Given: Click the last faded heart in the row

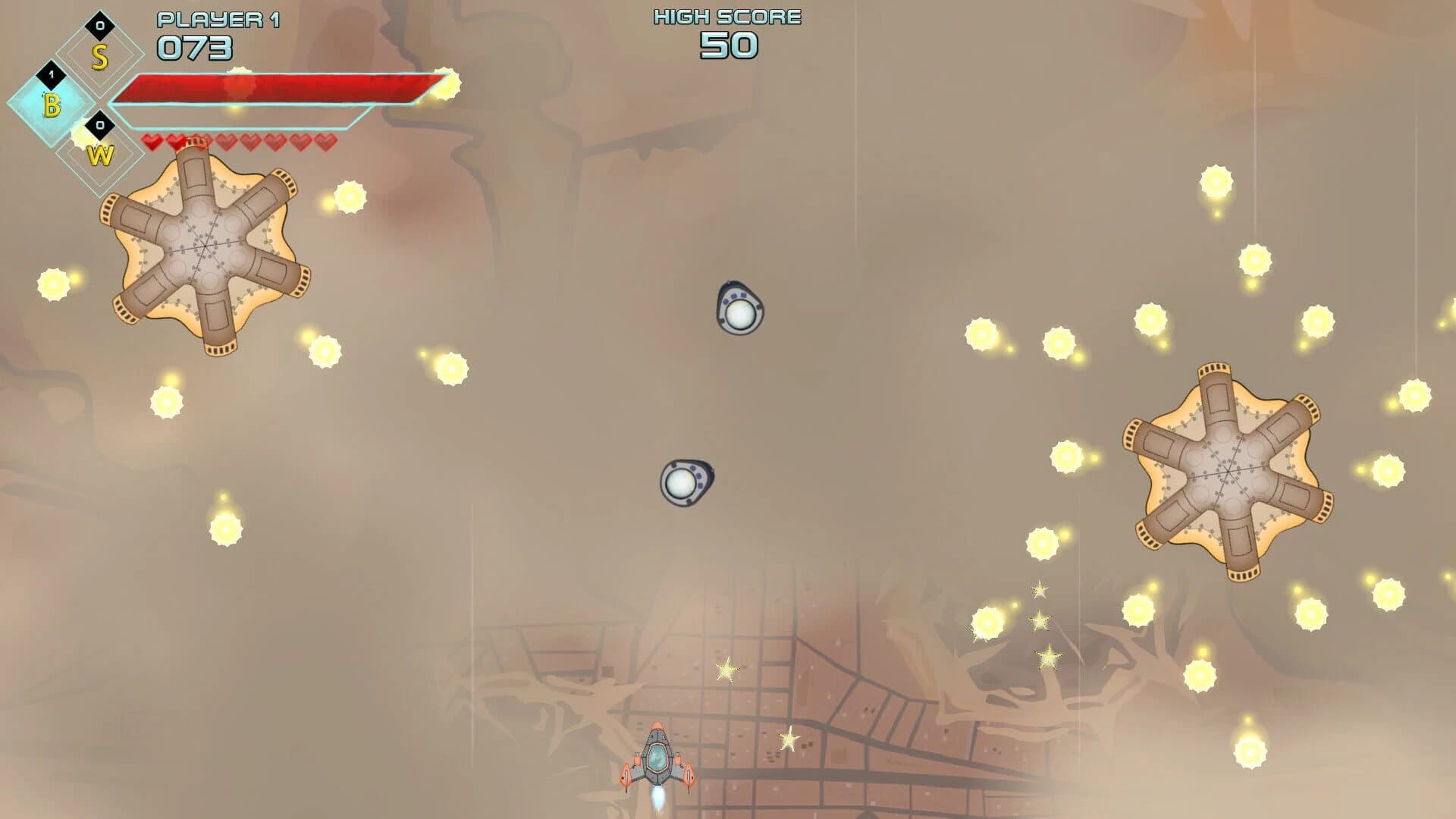Looking at the screenshot, I should (x=328, y=141).
